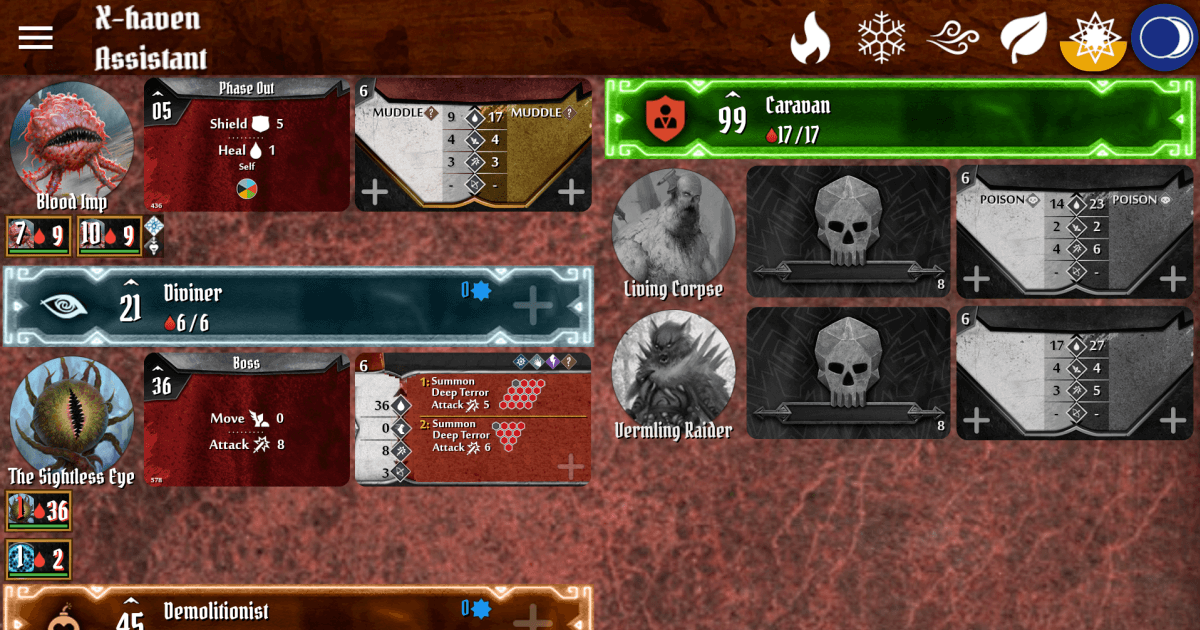The image size is (1200, 630).
Task: Add an elite Living Corpse standee
Action: click(x=1172, y=279)
